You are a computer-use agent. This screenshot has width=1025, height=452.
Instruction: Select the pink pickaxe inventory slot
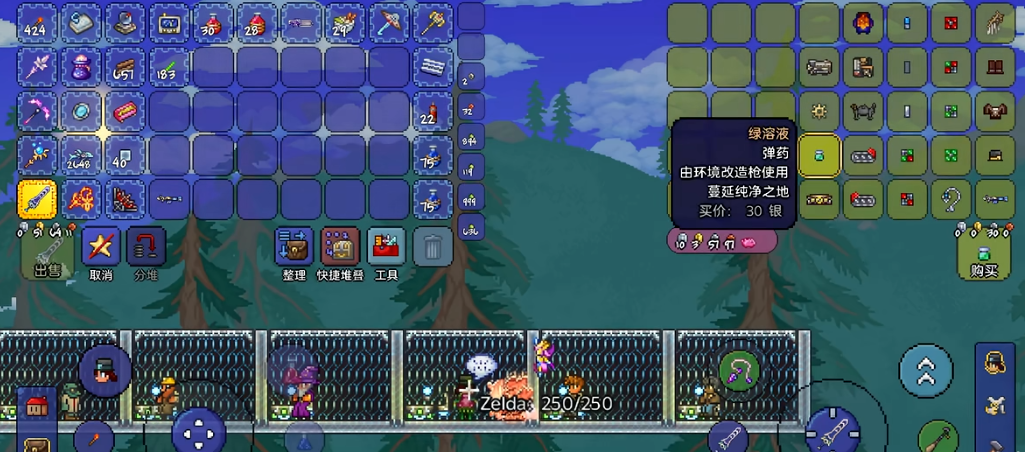click(37, 111)
